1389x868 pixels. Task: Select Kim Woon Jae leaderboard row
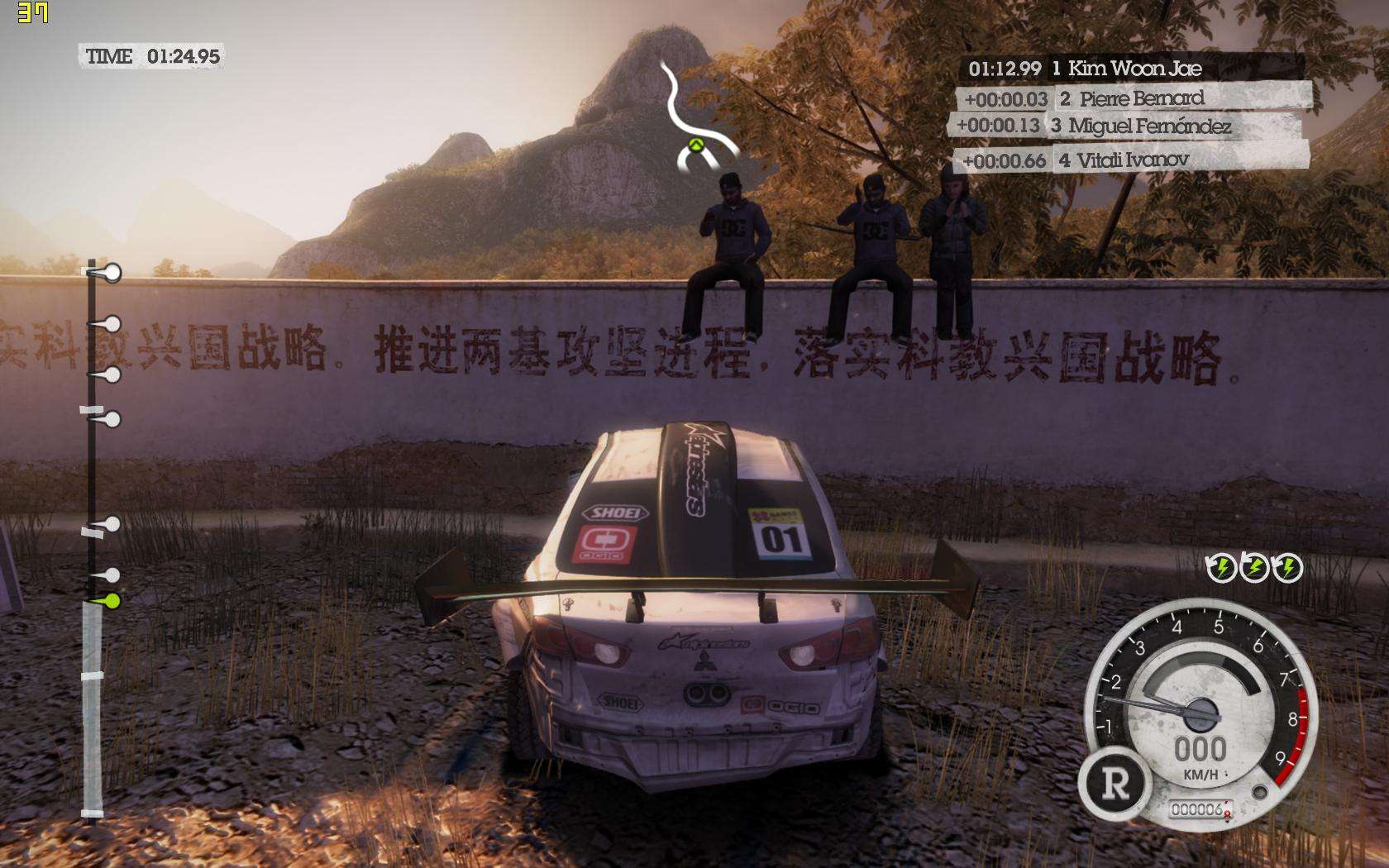coord(1131,69)
